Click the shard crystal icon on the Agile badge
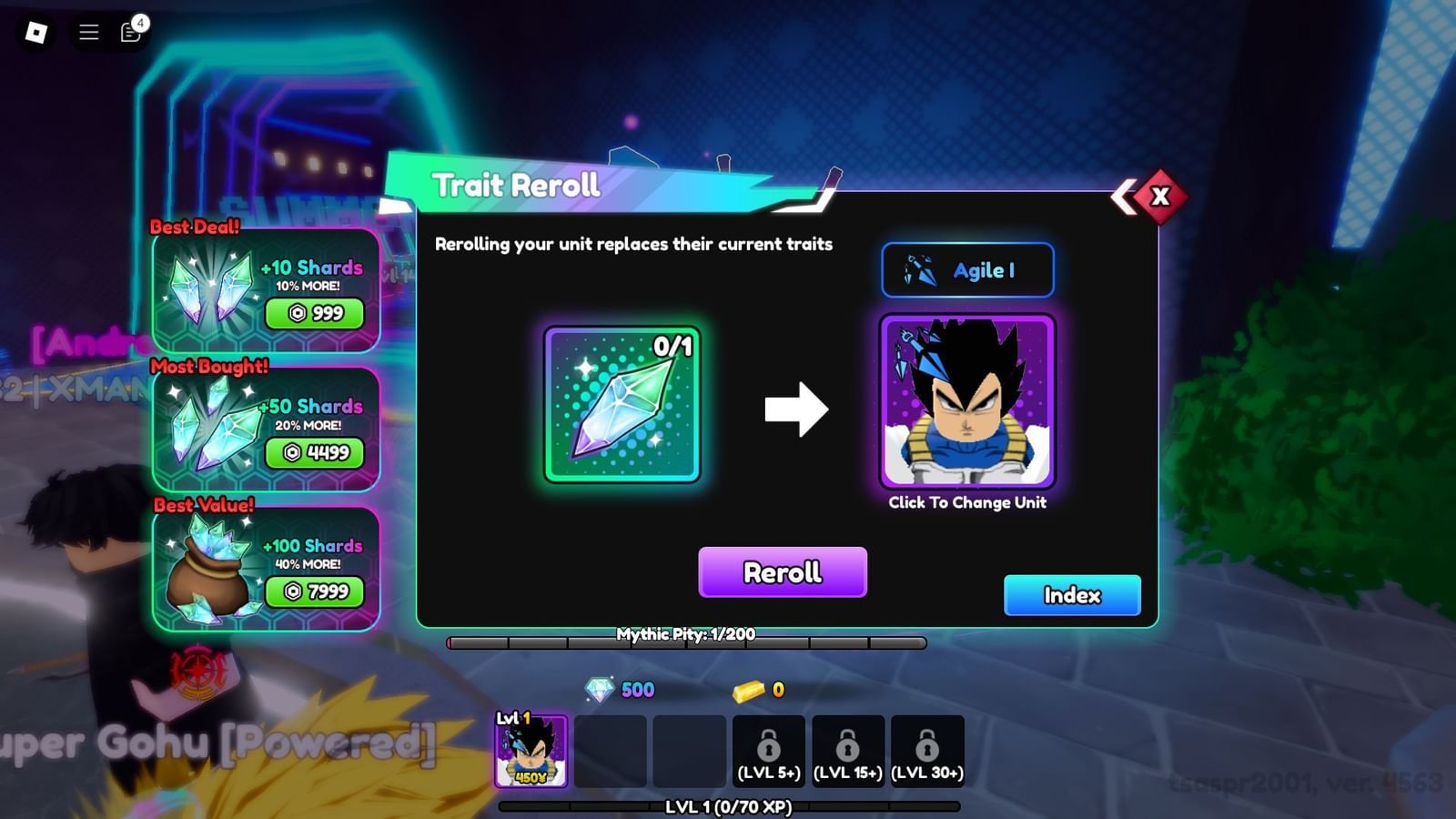The height and width of the screenshot is (819, 1456). coord(922,269)
